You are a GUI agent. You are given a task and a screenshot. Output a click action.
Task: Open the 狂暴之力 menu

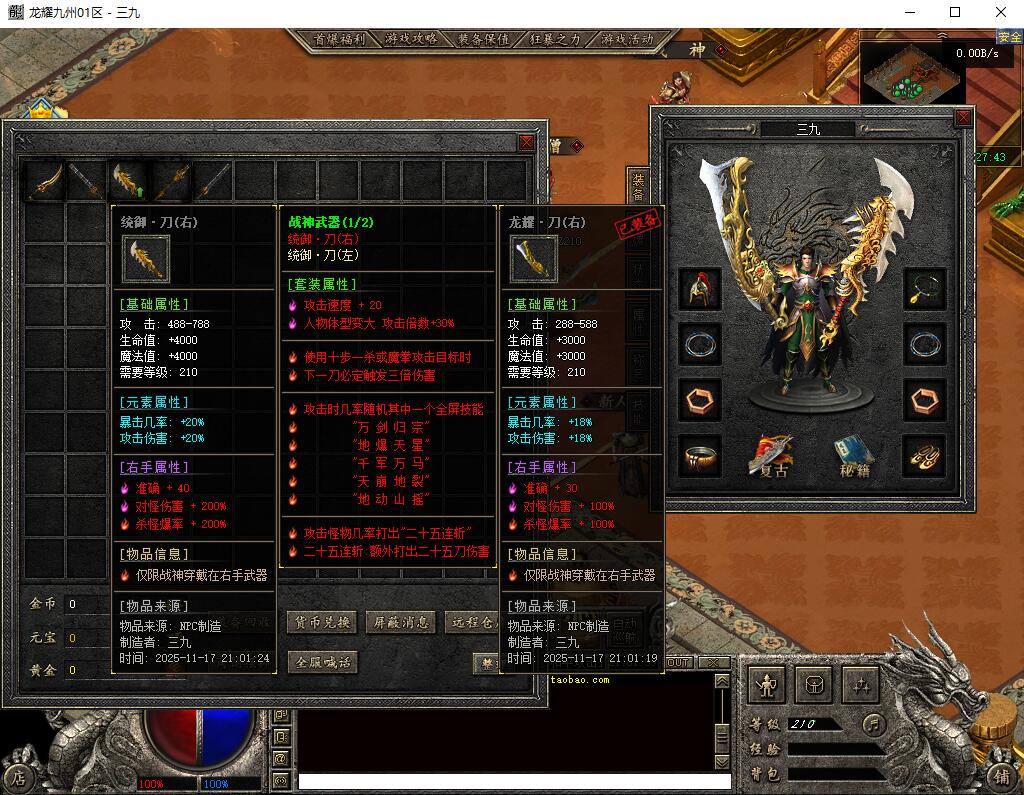coord(555,39)
